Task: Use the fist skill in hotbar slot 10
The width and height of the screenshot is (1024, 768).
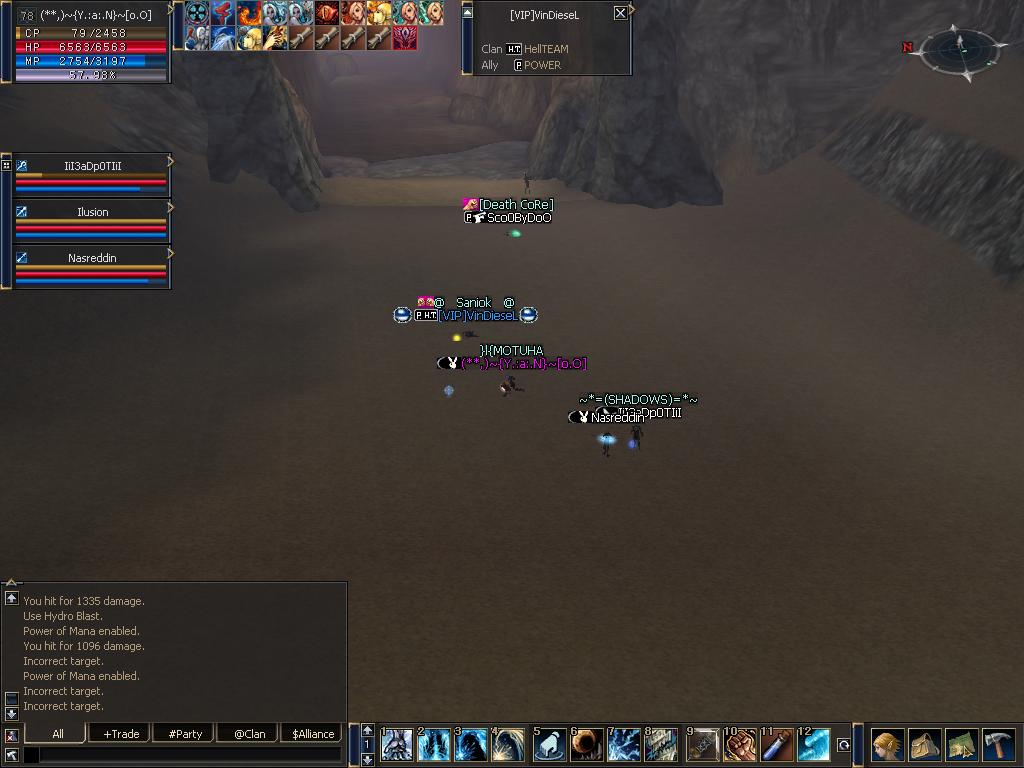Action: [x=741, y=746]
